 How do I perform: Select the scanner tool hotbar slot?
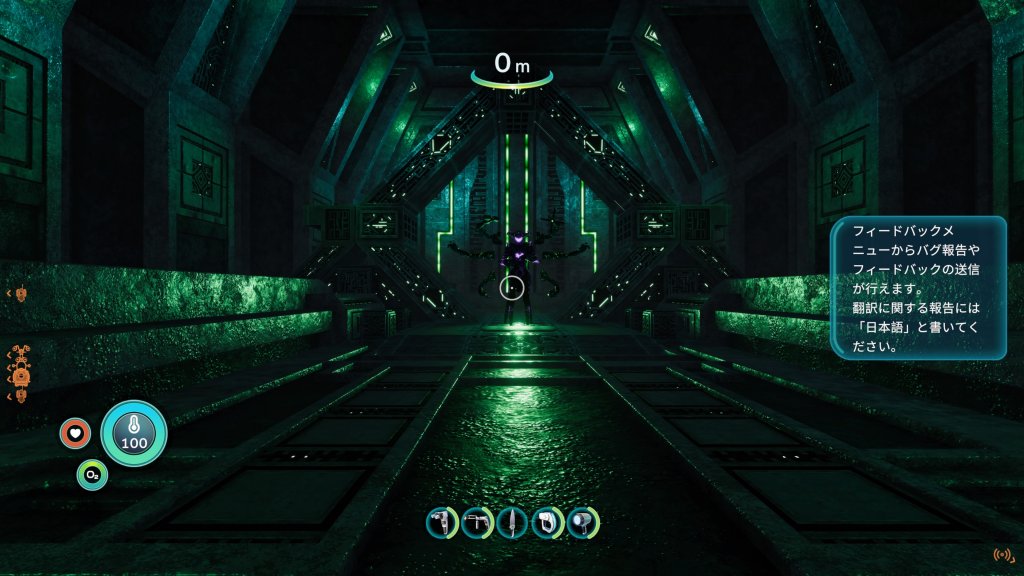[x=441, y=522]
